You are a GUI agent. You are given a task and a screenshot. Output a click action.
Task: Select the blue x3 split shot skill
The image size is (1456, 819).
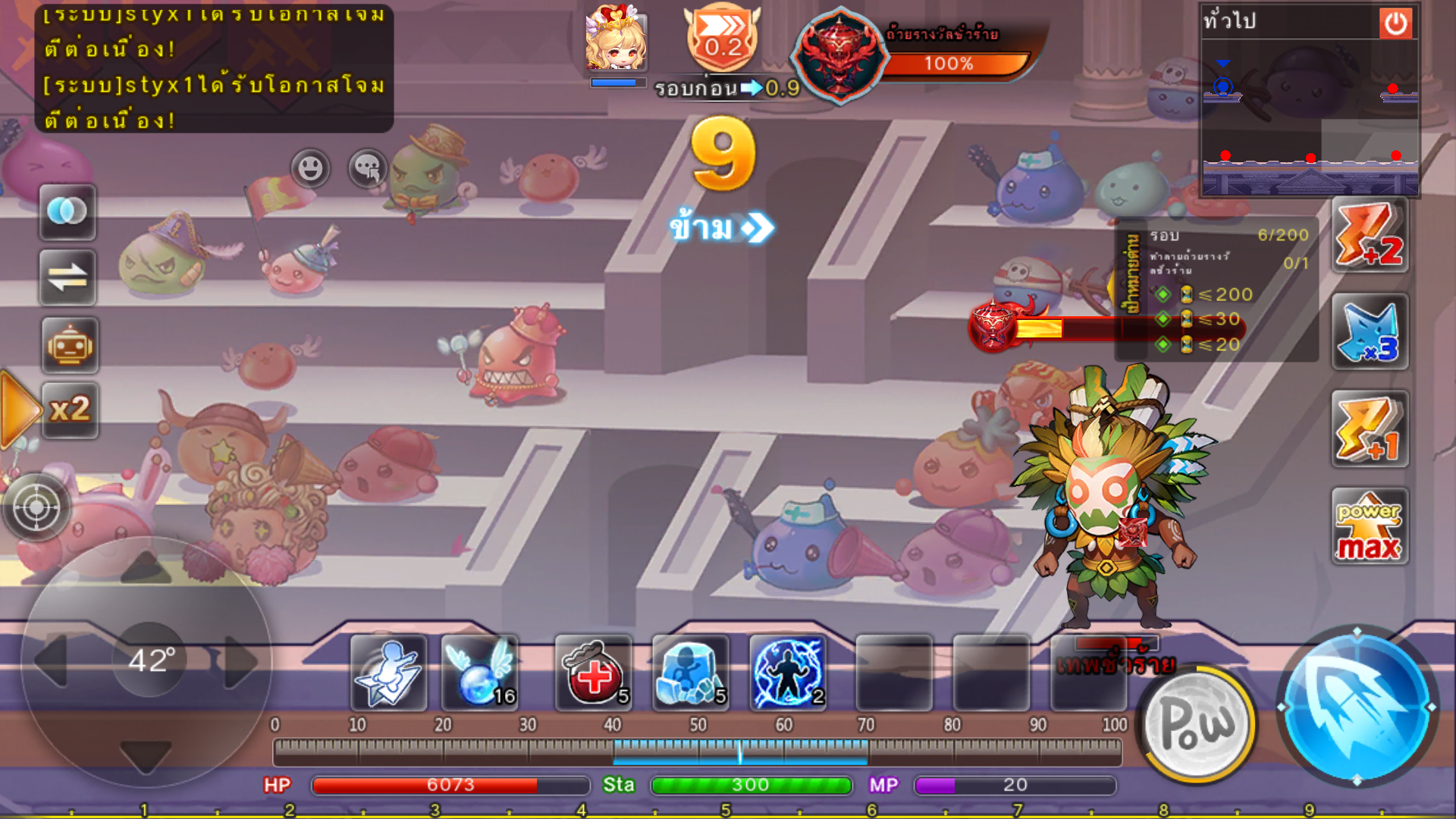tap(1370, 332)
